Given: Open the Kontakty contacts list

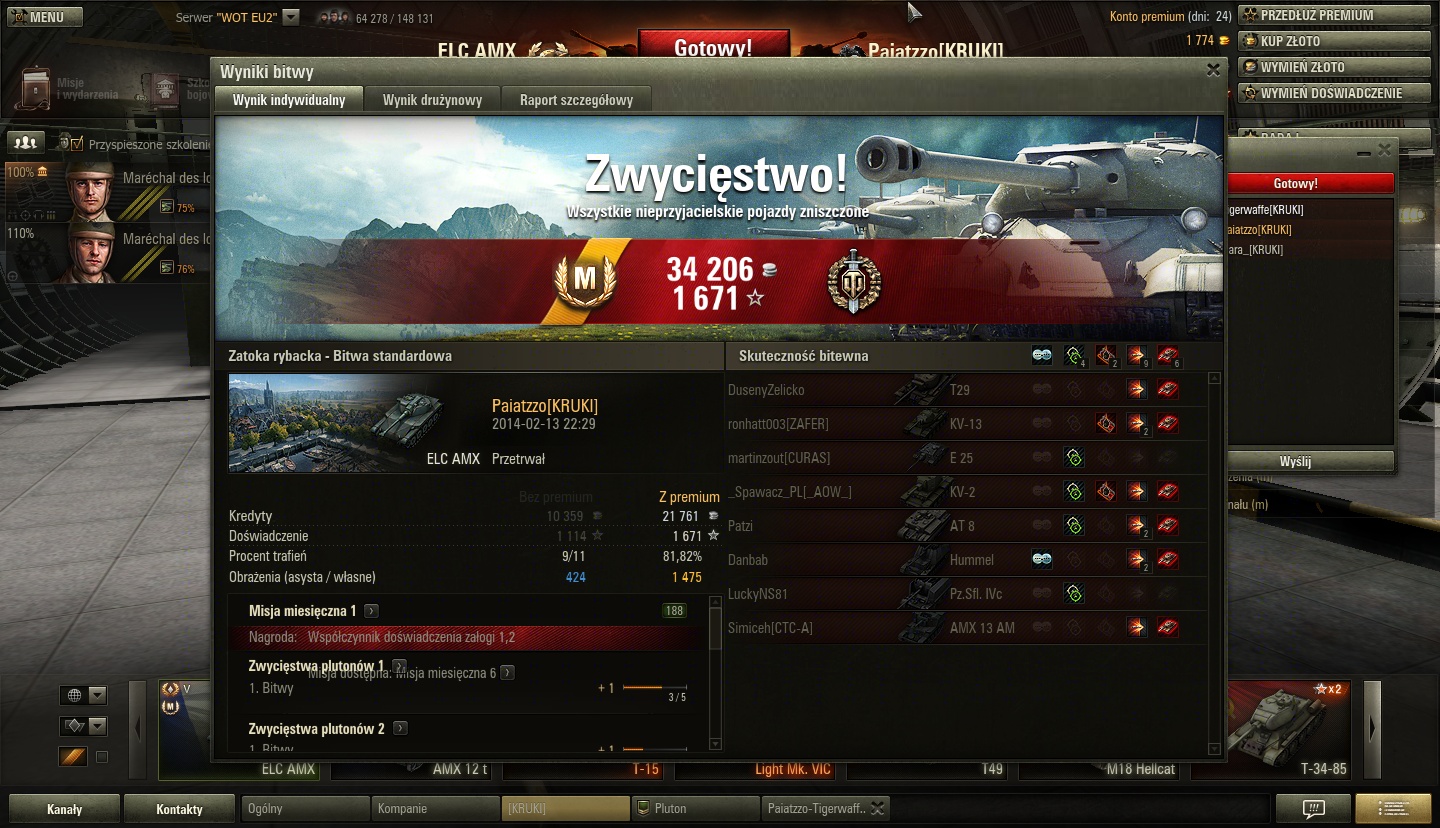Looking at the screenshot, I should pos(180,809).
